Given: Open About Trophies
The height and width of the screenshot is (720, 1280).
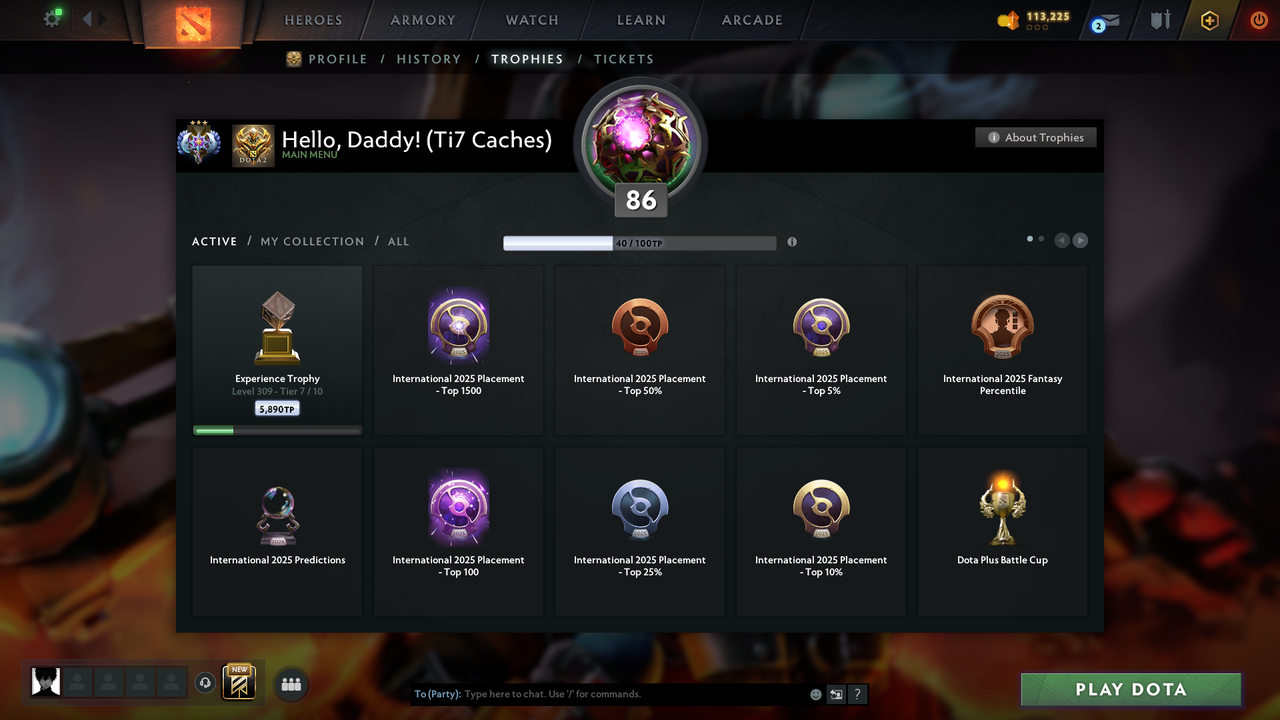Looking at the screenshot, I should pos(1035,137).
